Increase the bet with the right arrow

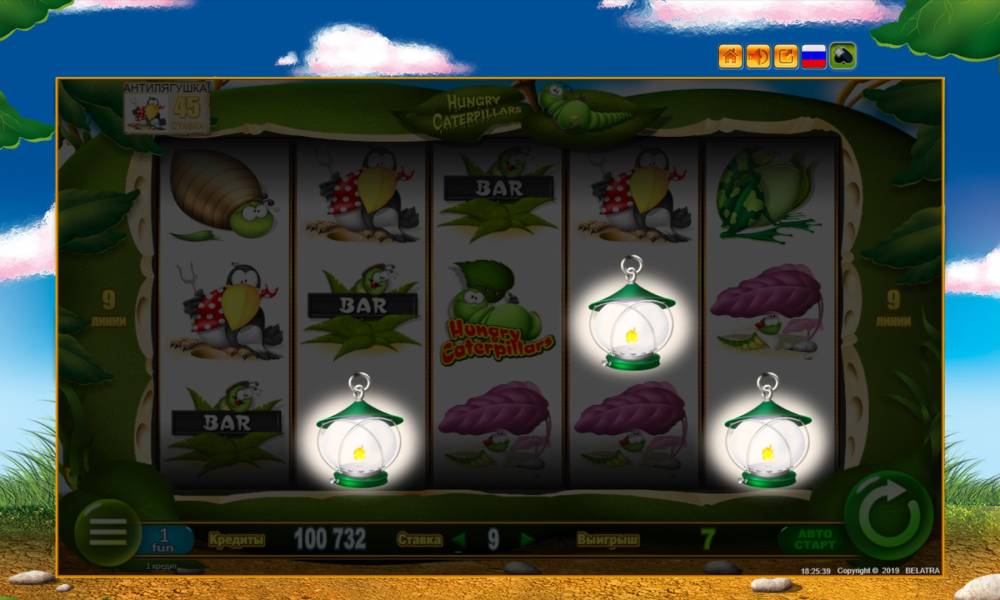(x=527, y=540)
